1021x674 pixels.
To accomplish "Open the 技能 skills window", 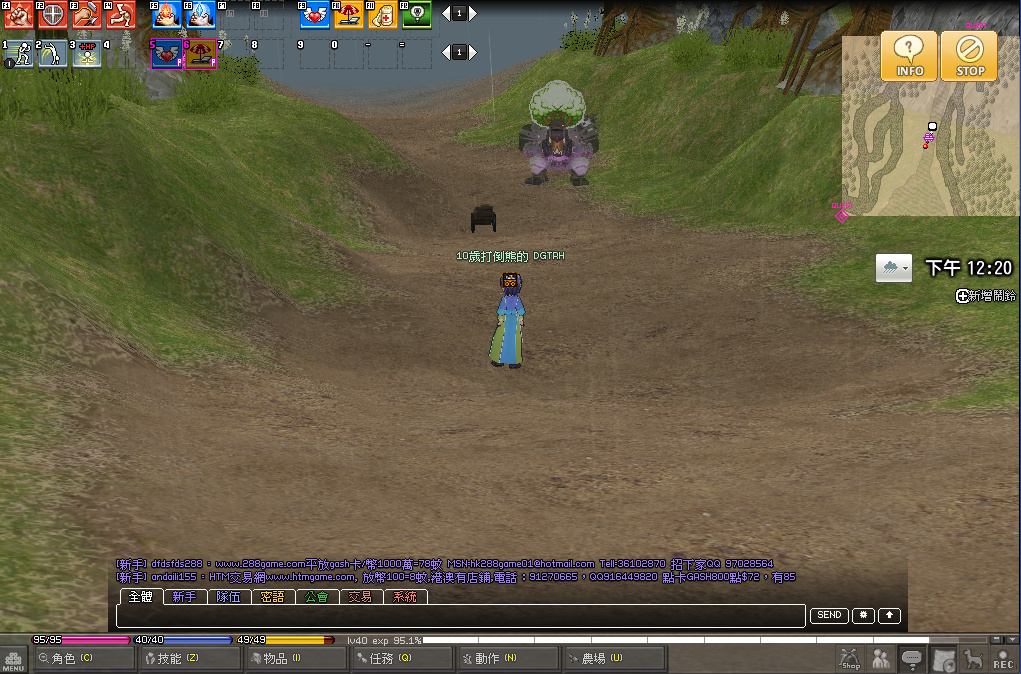I will 189,658.
